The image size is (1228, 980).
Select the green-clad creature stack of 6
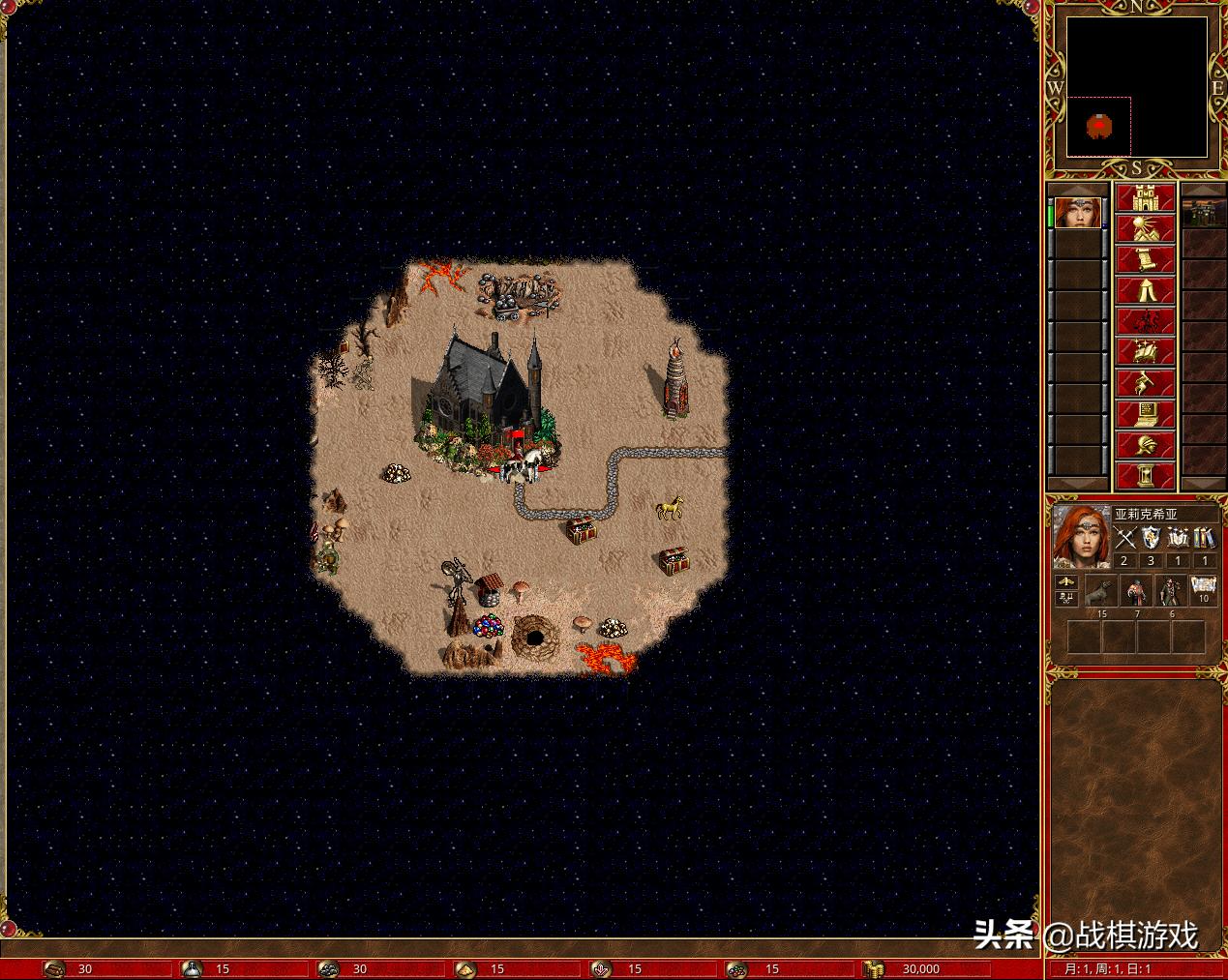click(x=1171, y=591)
